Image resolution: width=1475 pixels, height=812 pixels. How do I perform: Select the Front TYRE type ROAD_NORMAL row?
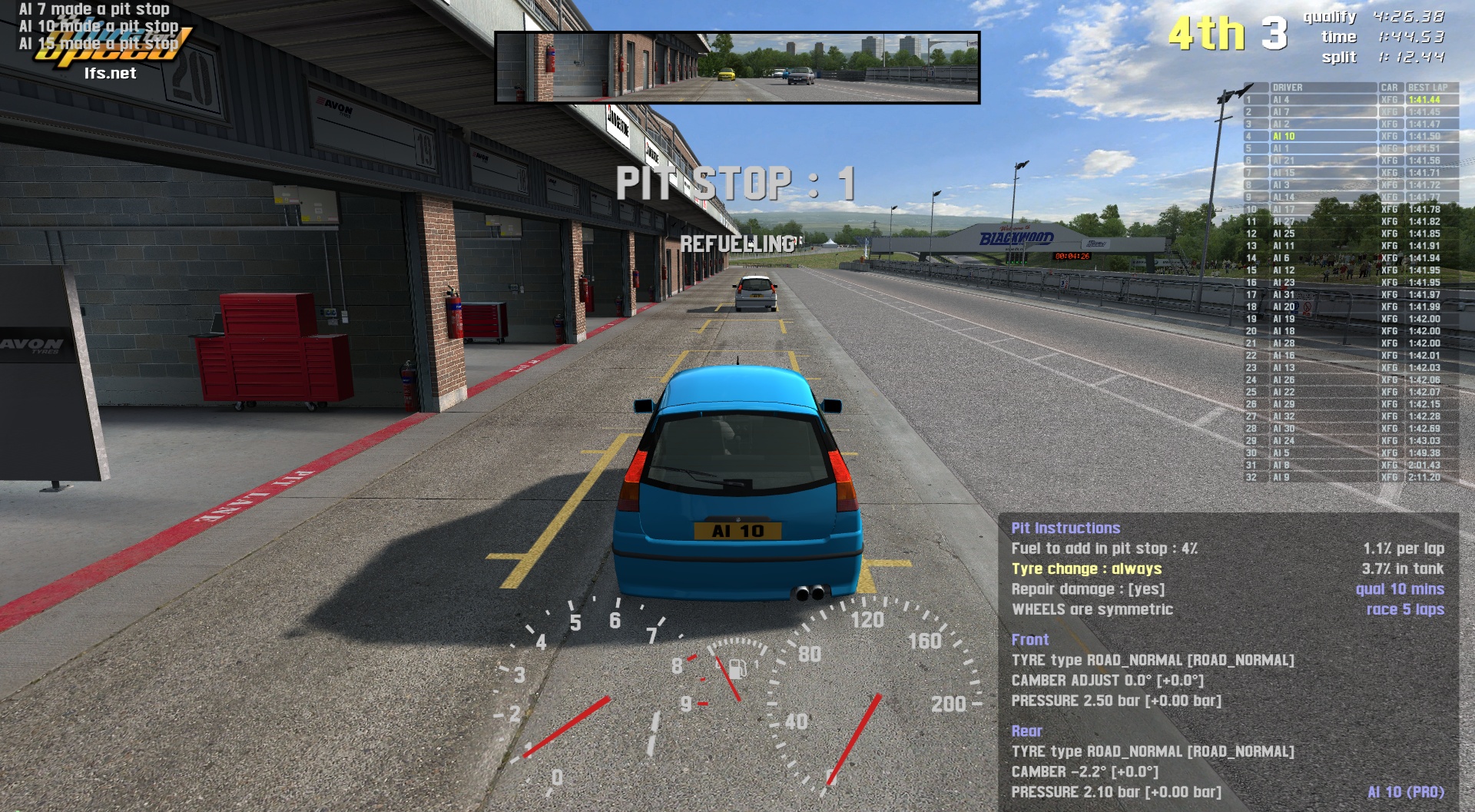tap(1152, 660)
